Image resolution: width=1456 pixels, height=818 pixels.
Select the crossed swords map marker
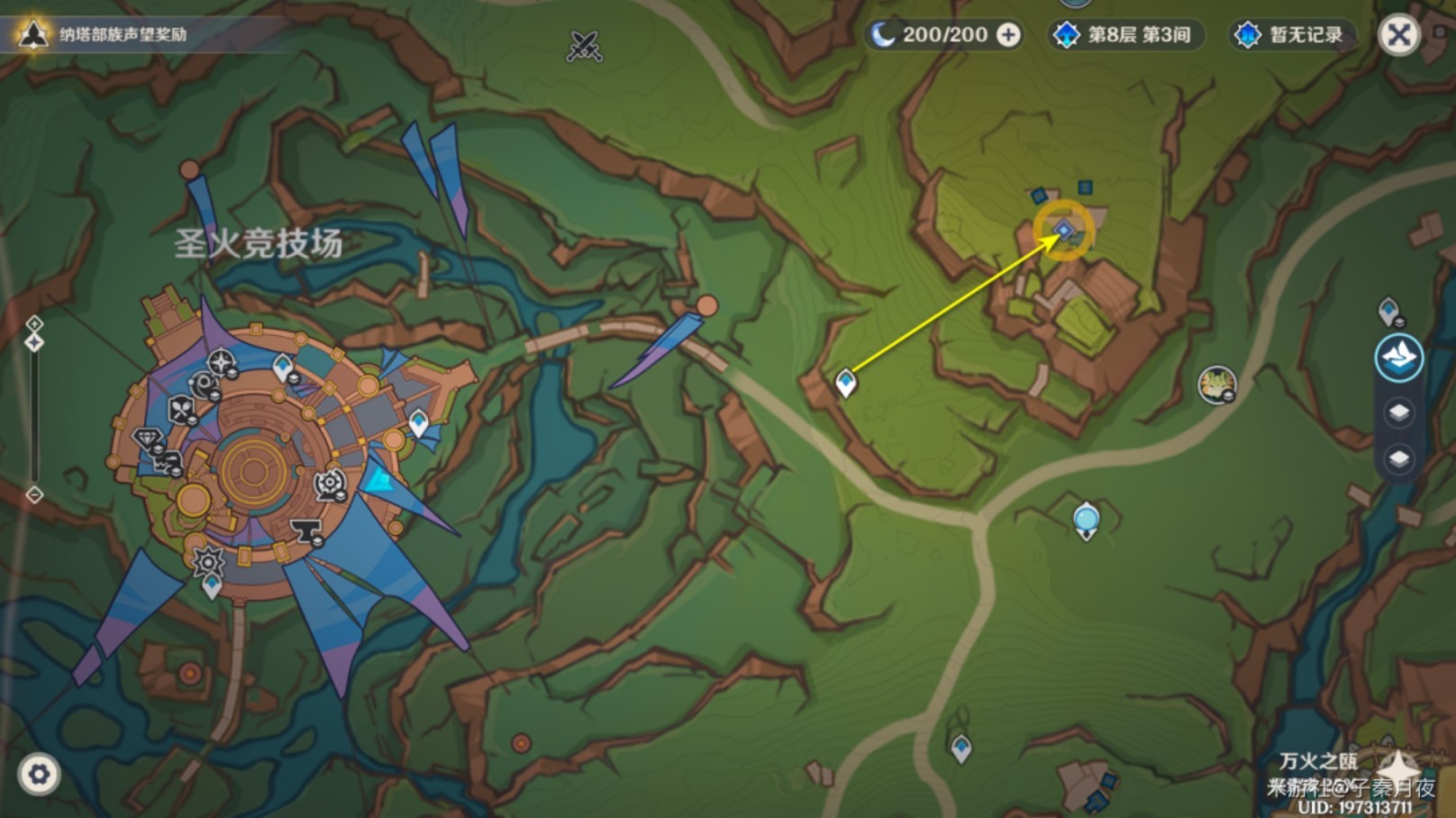(x=584, y=45)
